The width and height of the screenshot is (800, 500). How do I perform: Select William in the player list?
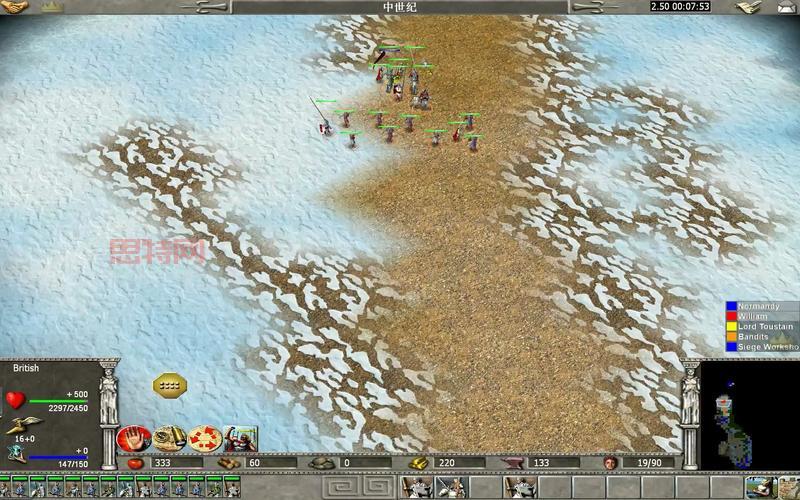coord(753,316)
